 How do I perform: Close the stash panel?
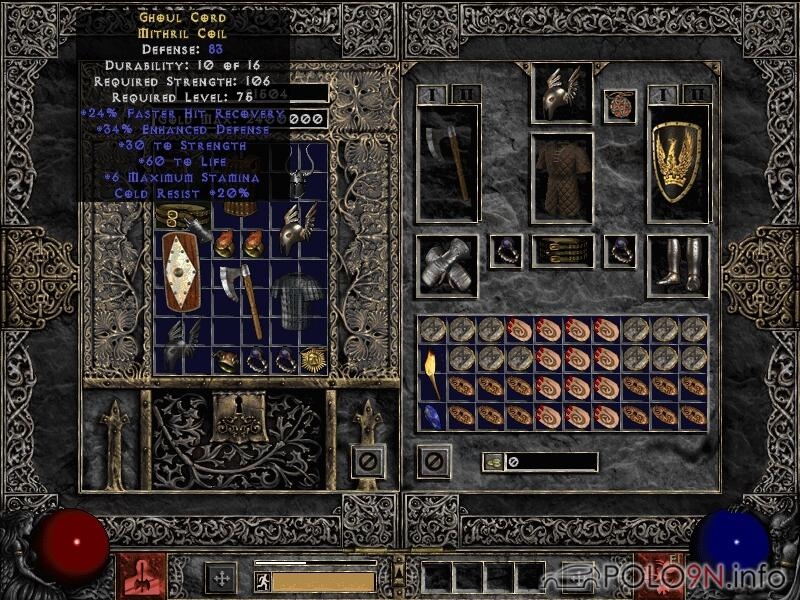368,460
